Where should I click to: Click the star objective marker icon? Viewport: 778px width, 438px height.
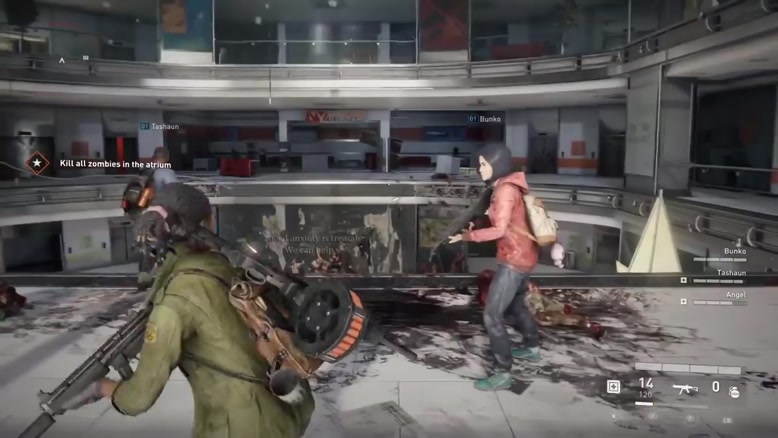coord(38,163)
